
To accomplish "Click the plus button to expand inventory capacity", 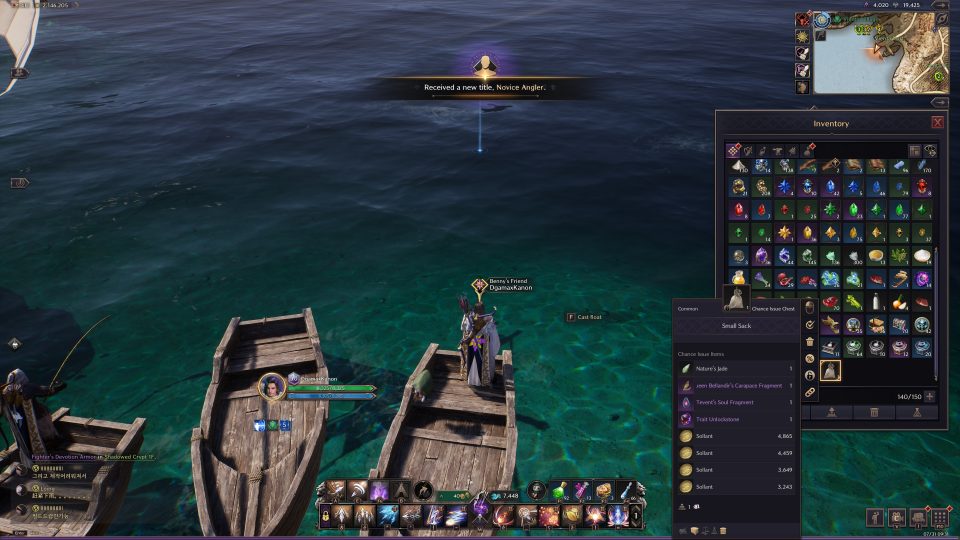I will [930, 396].
